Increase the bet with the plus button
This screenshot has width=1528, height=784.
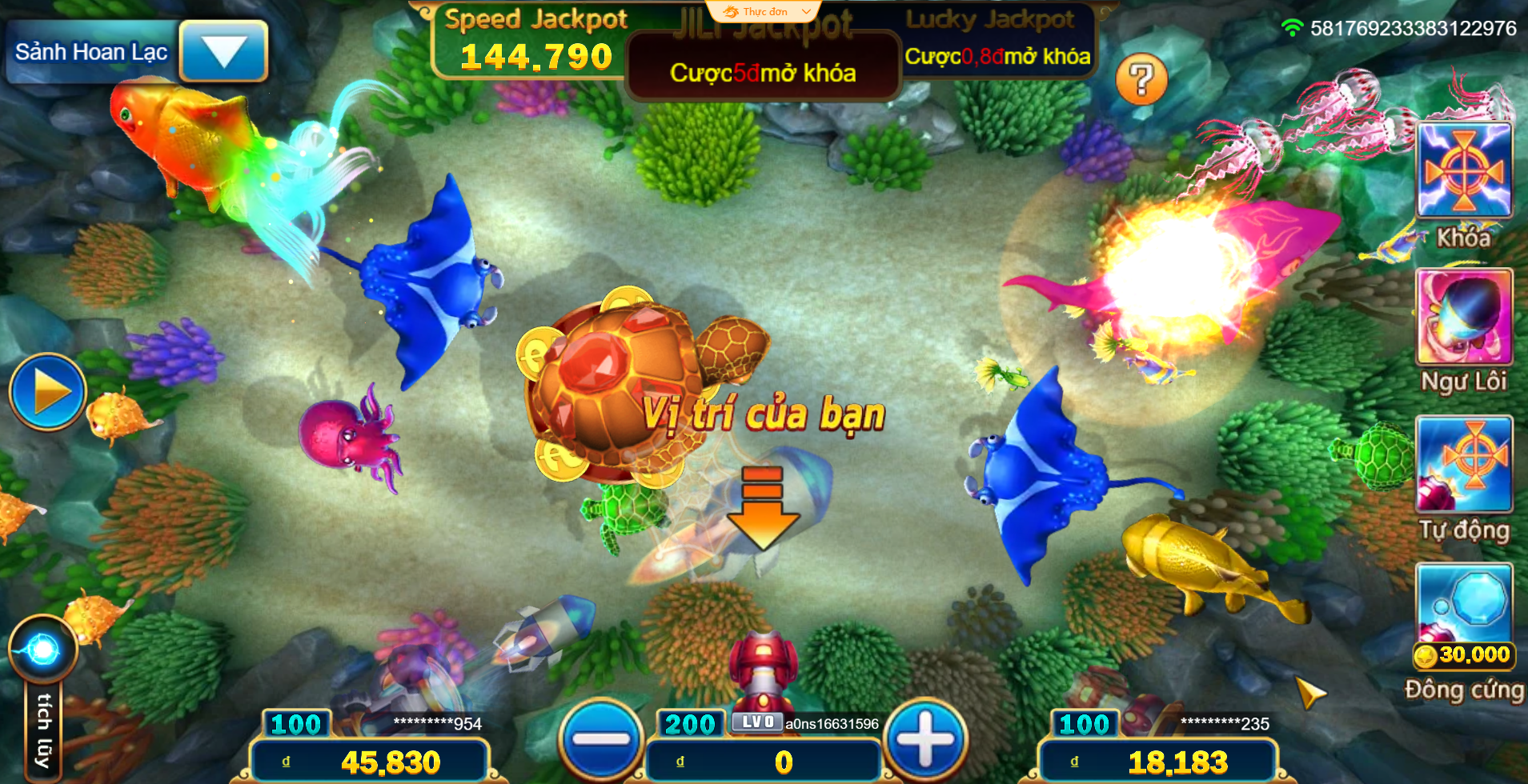click(925, 738)
